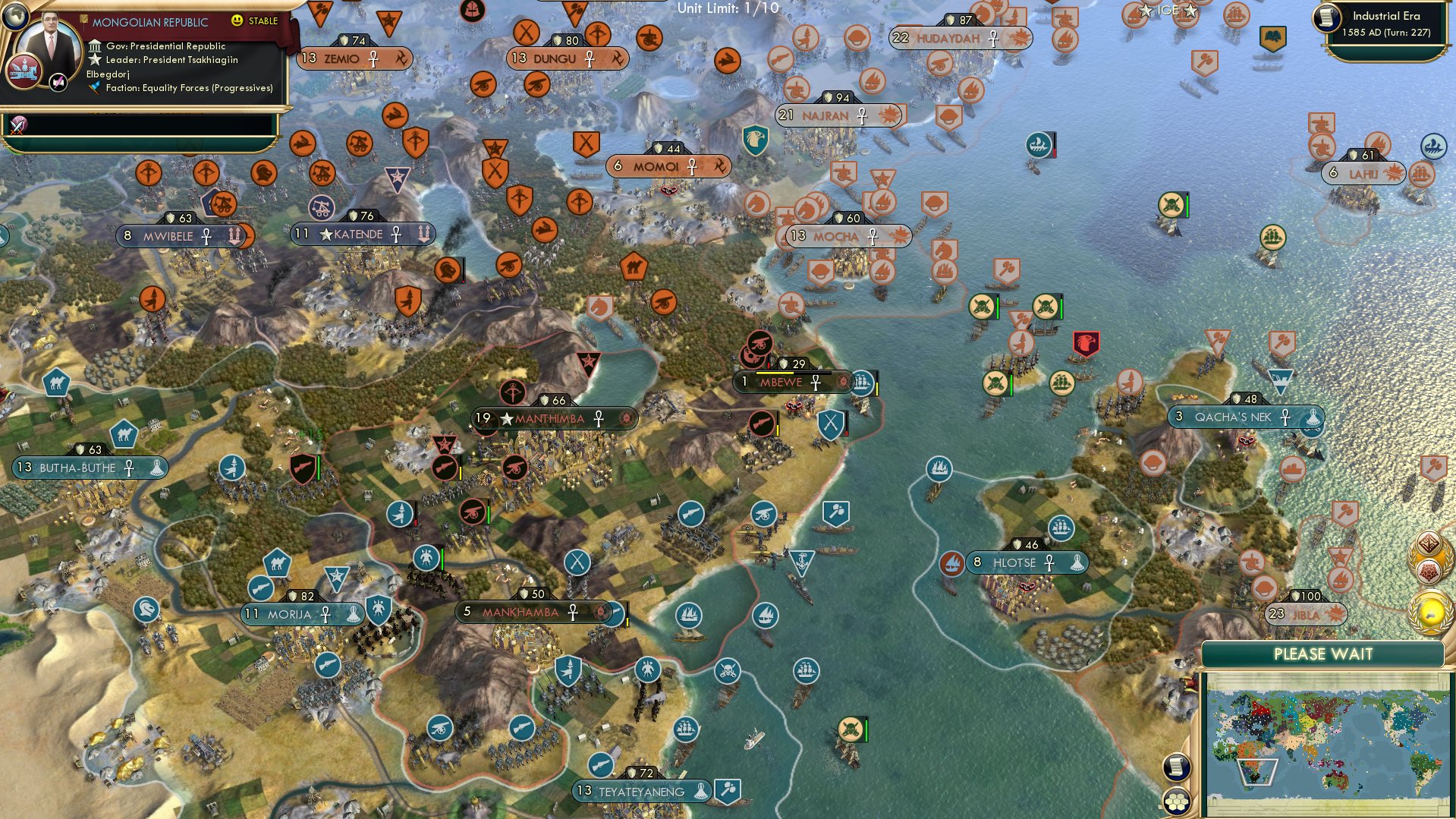The image size is (1456, 819).
Task: Open the notification log scroll icon beside minimap
Action: pos(1178,768)
